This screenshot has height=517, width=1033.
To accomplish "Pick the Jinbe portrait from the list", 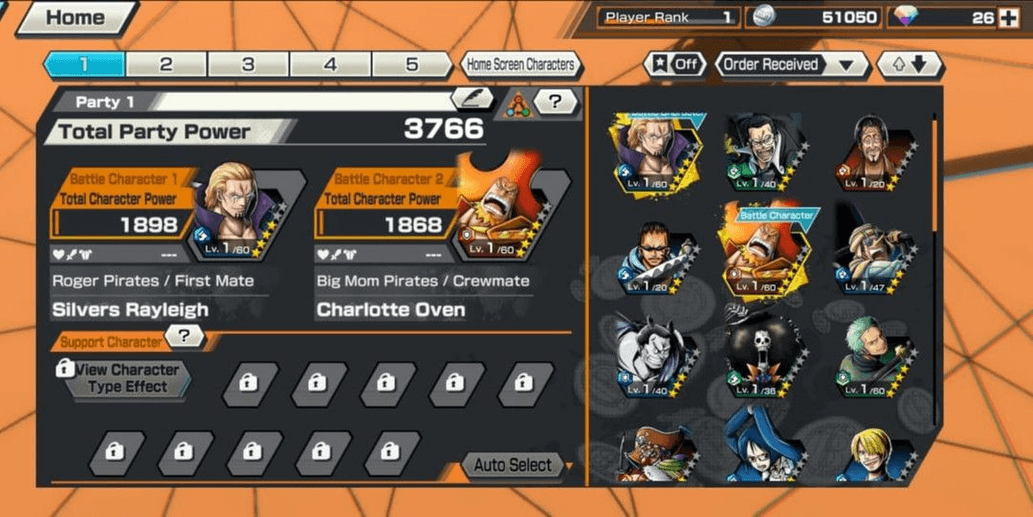I will 650,353.
